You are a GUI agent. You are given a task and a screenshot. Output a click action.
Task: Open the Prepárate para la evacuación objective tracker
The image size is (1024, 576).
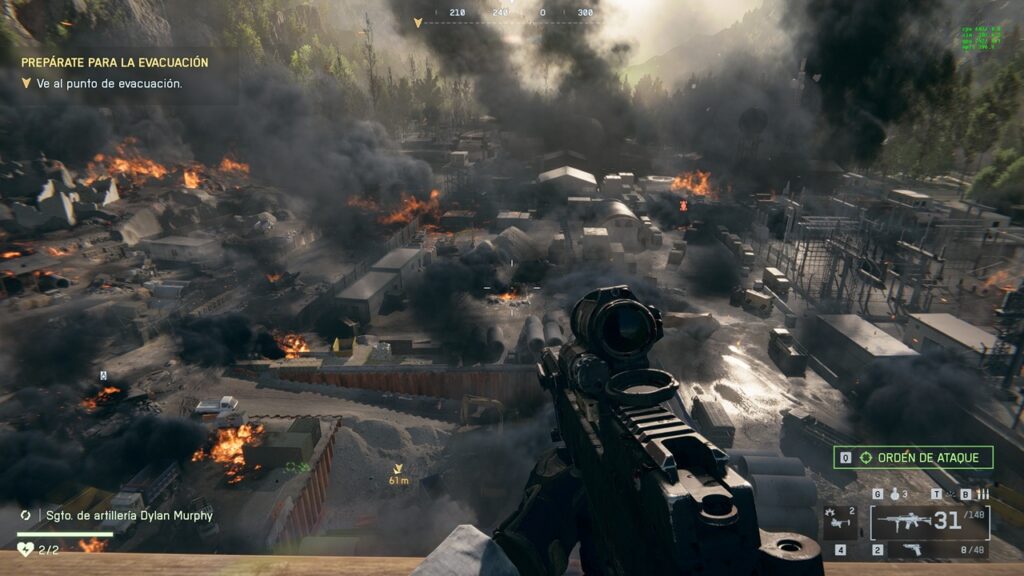[x=115, y=62]
